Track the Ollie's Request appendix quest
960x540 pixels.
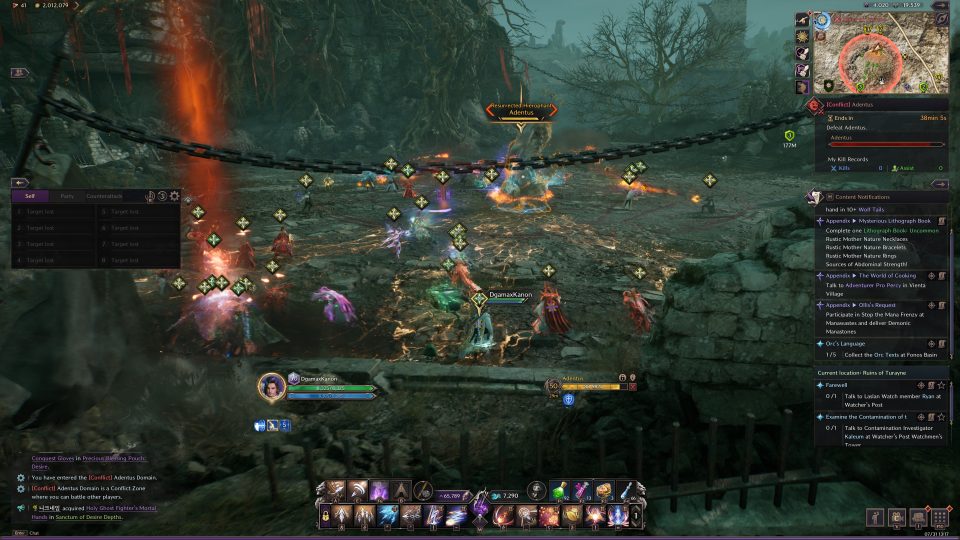tap(931, 304)
